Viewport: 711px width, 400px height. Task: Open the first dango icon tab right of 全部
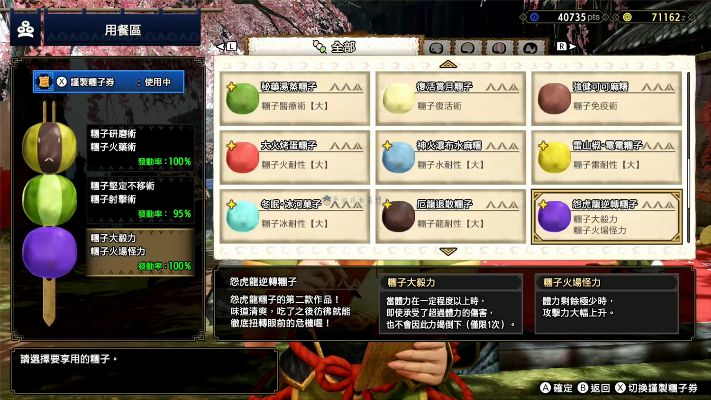437,47
